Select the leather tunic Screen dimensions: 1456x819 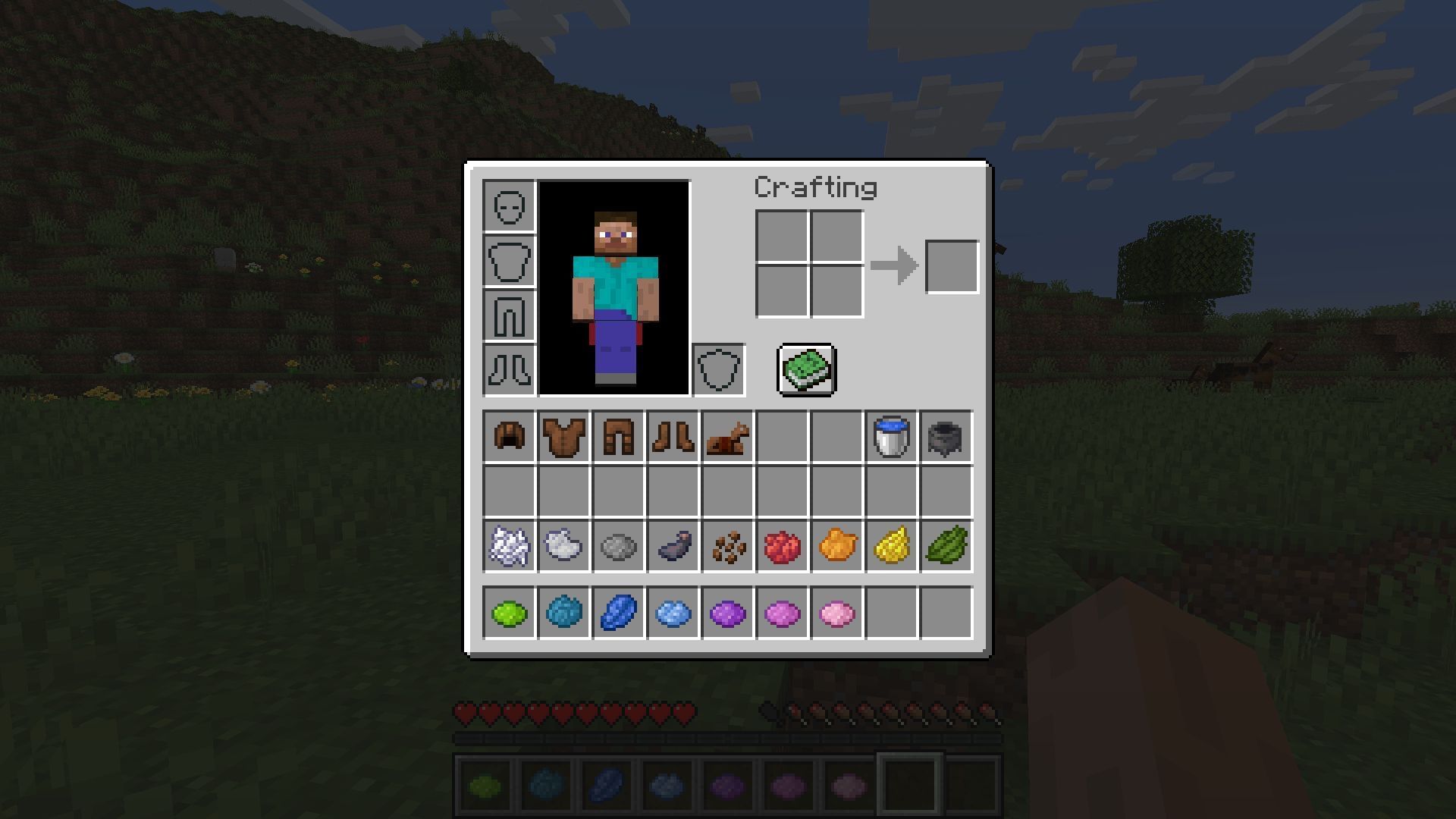pyautogui.click(x=564, y=437)
